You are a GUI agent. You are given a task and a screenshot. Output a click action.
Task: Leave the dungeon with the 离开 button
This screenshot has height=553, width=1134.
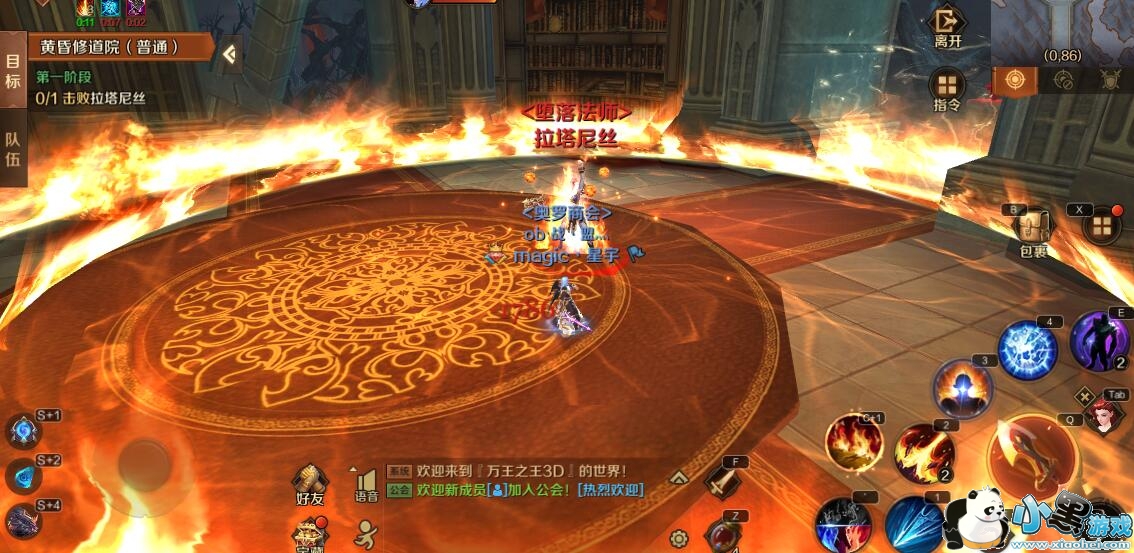point(947,27)
